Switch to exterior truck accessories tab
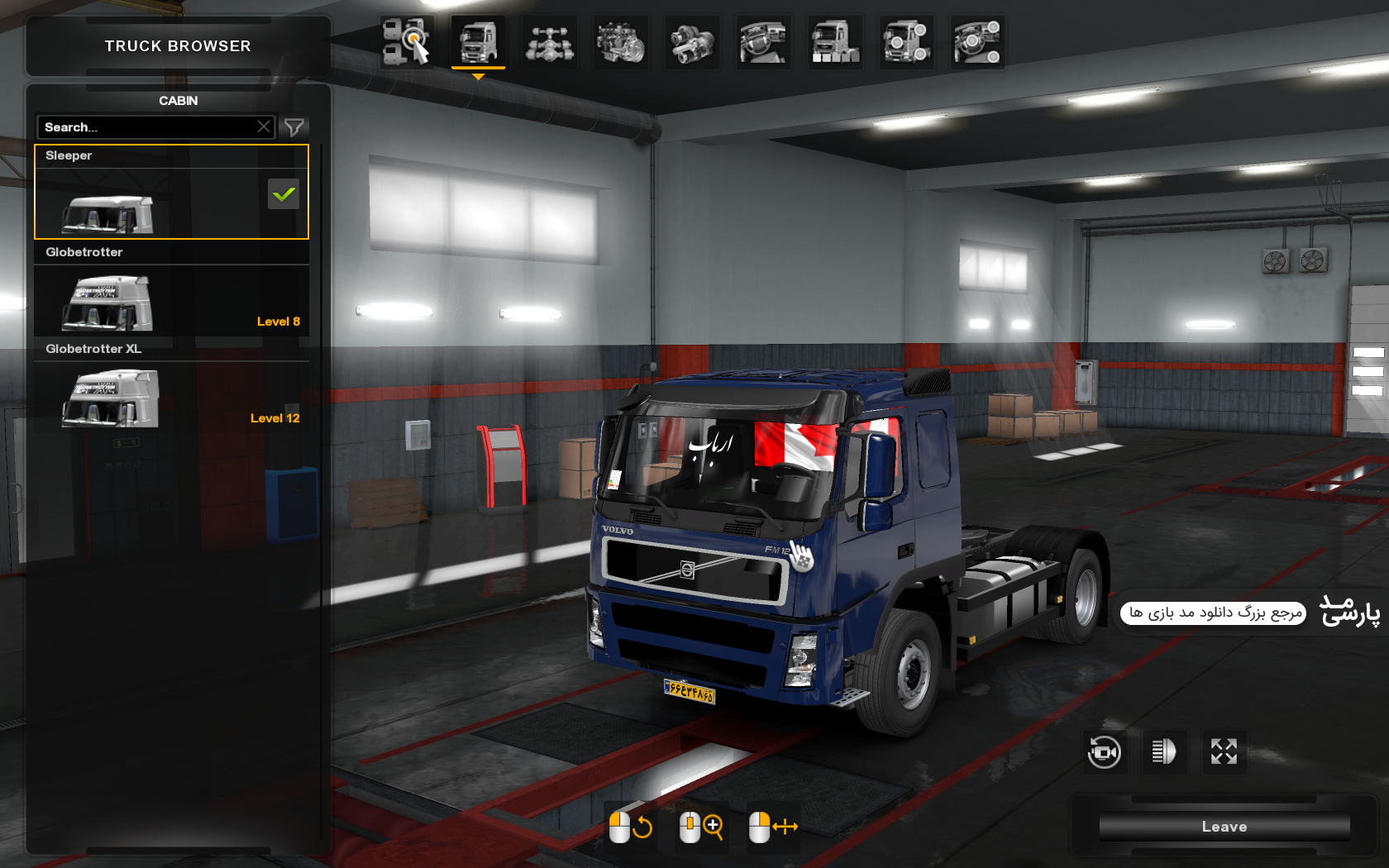This screenshot has width=1389, height=868. tap(906, 41)
